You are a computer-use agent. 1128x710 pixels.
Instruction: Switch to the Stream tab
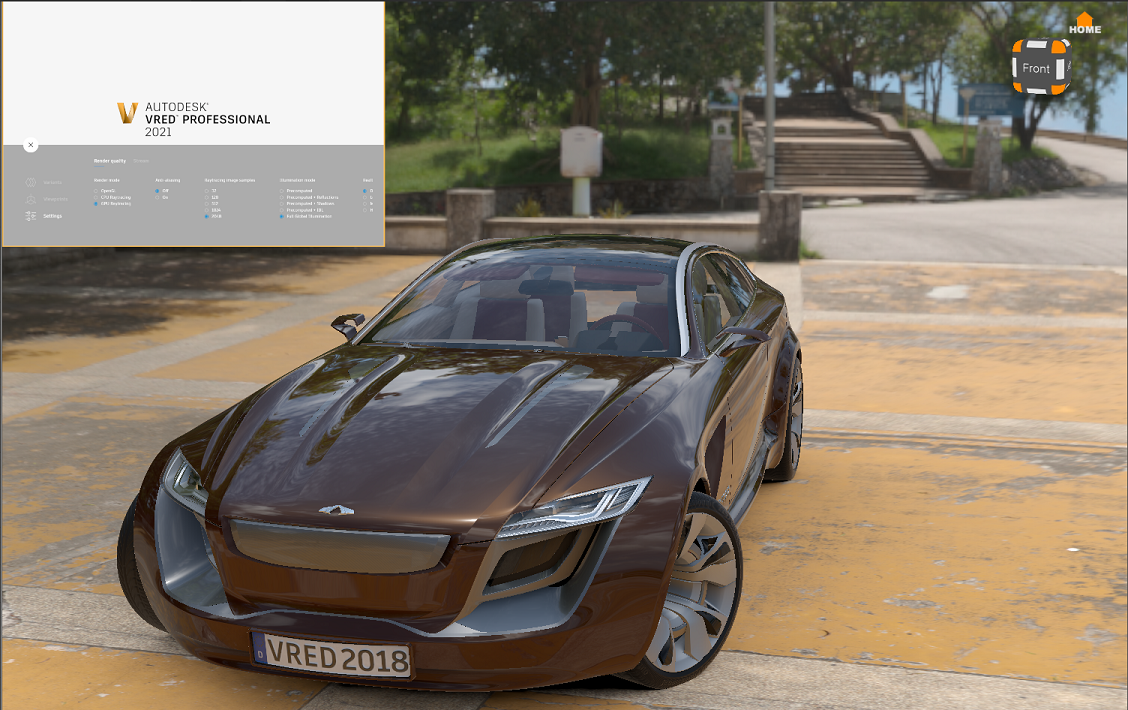pos(141,161)
